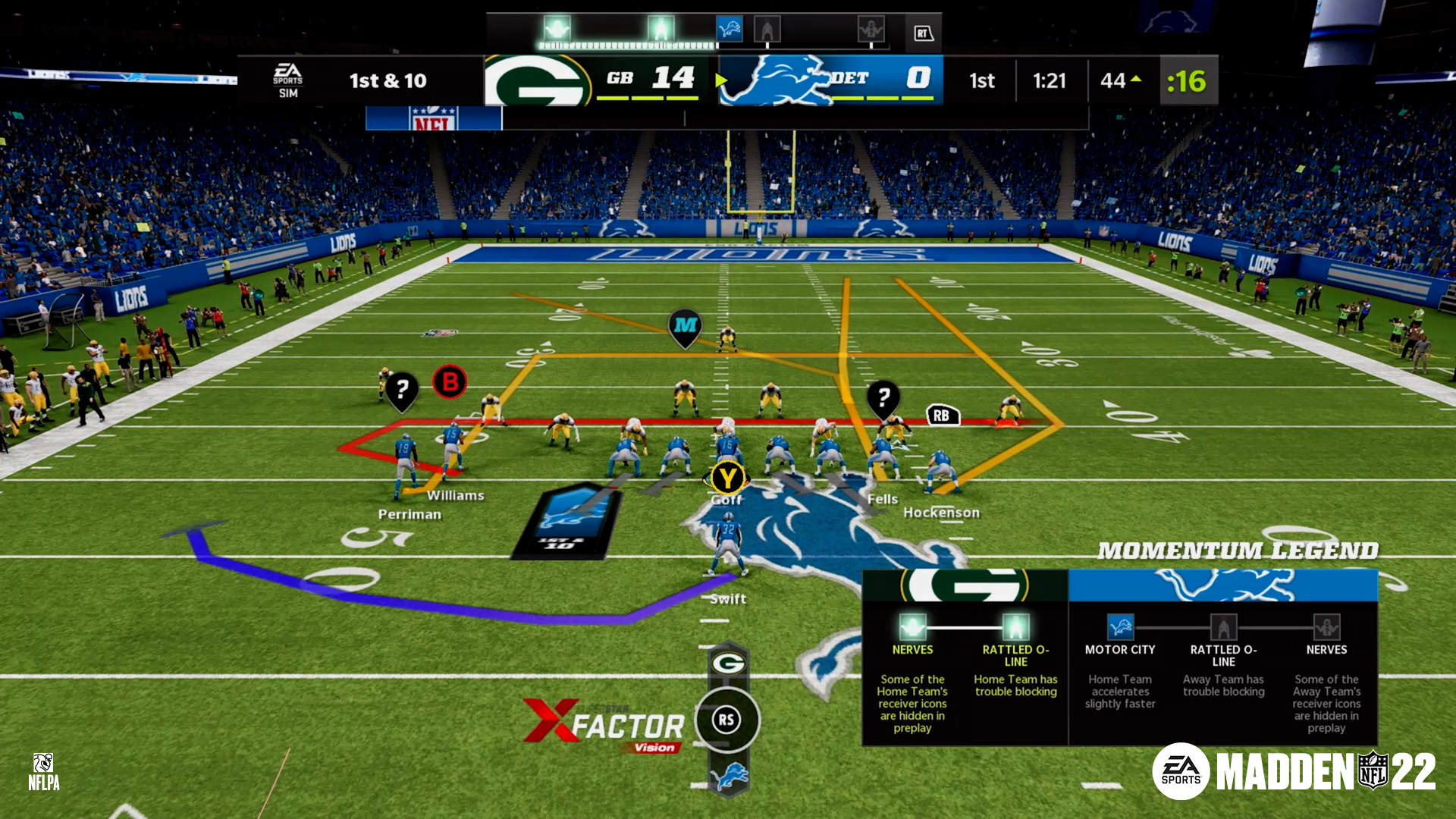Select the Packers NERVES icon in Momentum Legend
Screen dimensions: 1456x819
click(912, 627)
